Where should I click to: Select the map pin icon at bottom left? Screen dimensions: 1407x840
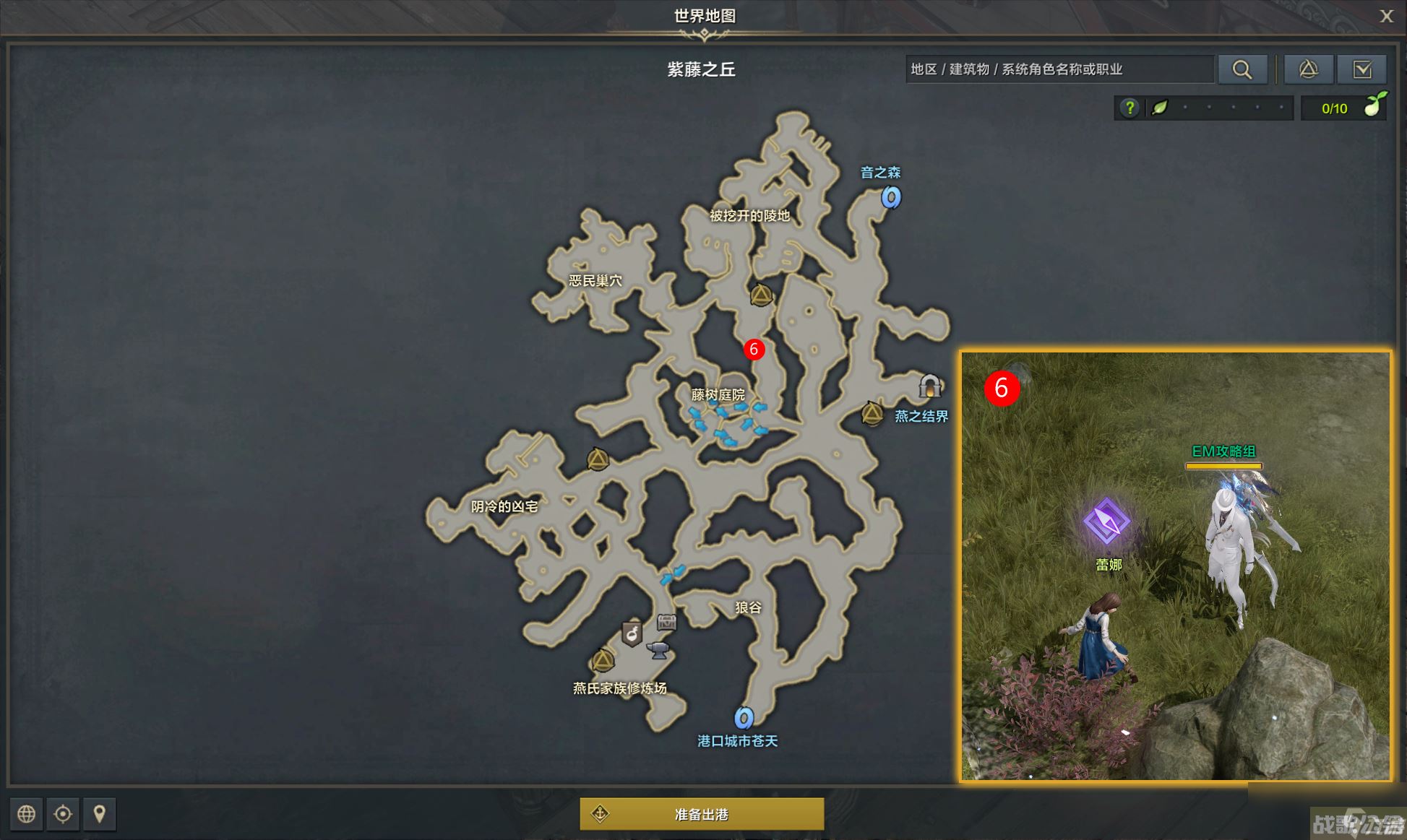click(99, 814)
